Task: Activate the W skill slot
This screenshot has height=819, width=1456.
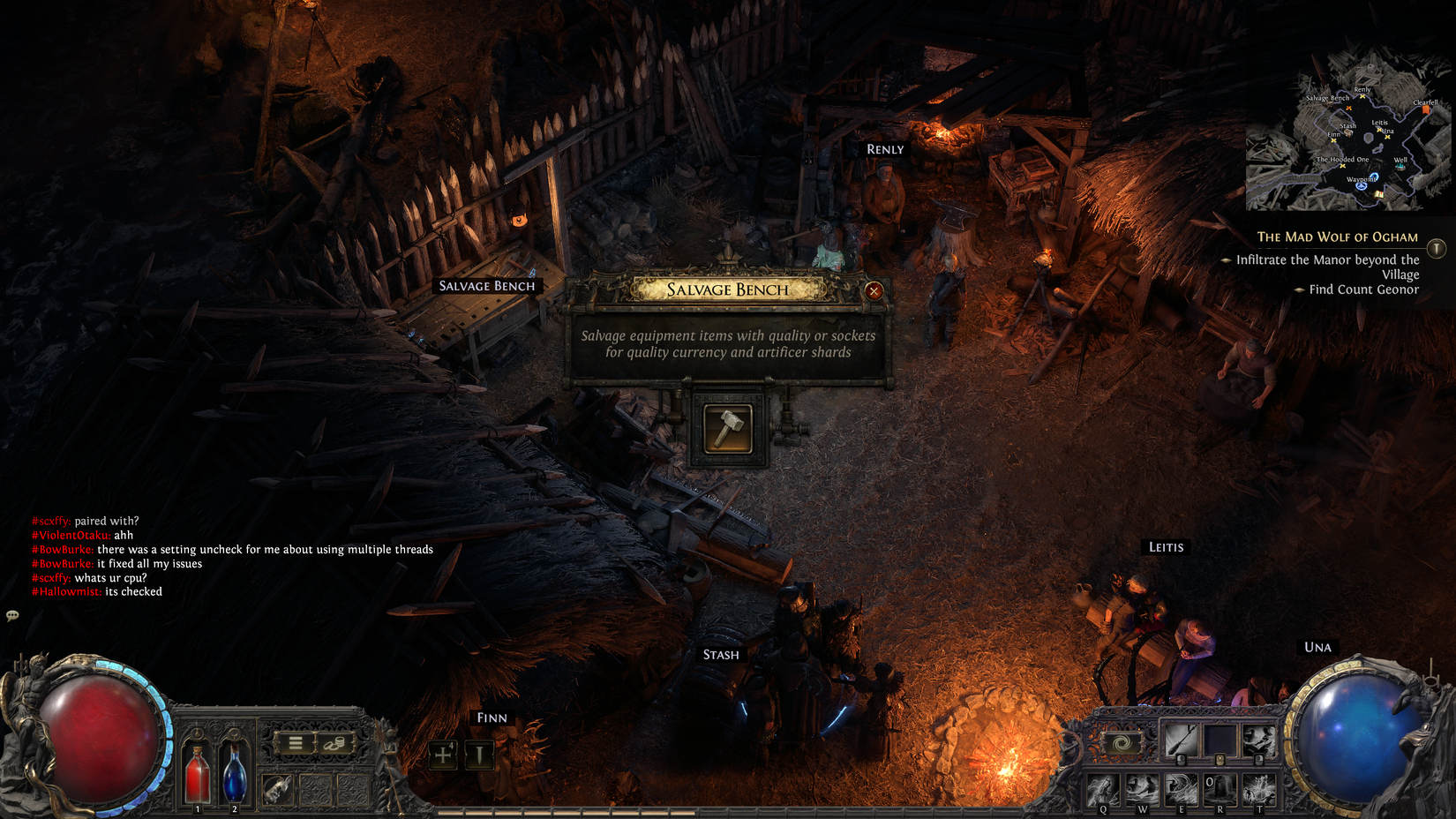Action: pyautogui.click(x=1142, y=788)
